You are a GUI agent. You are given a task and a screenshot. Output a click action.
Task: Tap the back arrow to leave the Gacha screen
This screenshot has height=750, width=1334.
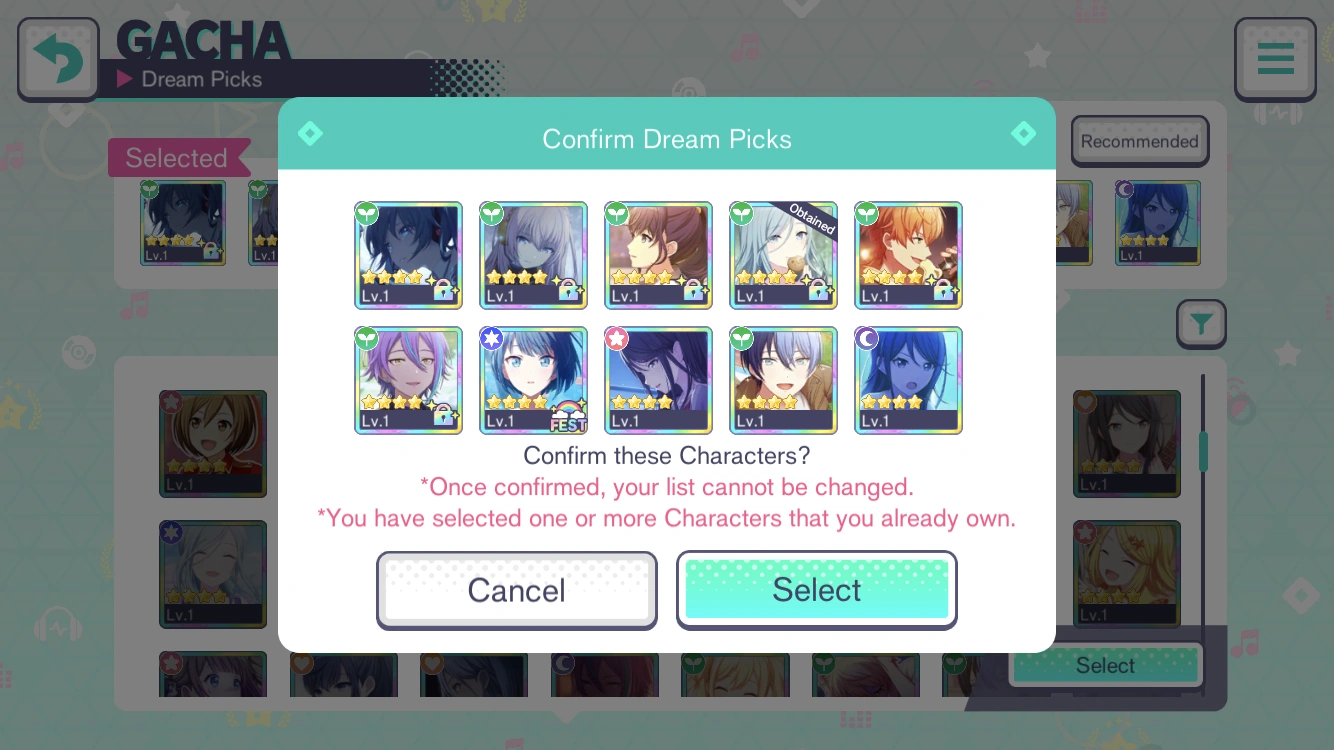click(x=57, y=57)
